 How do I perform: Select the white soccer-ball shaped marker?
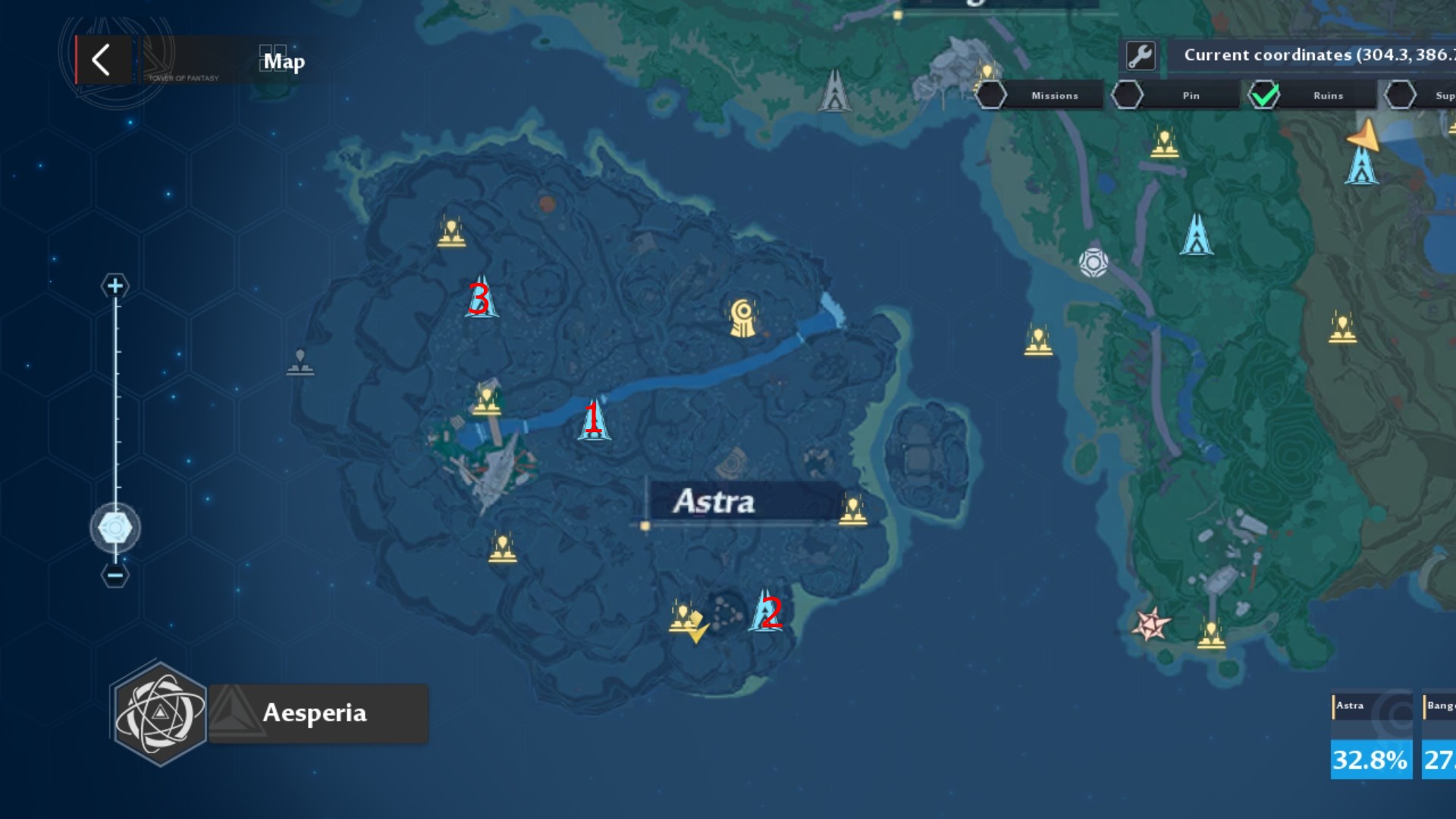(1094, 262)
